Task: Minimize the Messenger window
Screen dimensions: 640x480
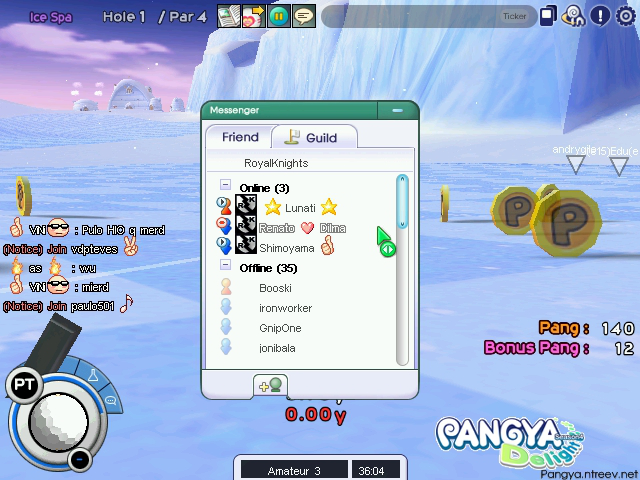Action: tap(398, 110)
